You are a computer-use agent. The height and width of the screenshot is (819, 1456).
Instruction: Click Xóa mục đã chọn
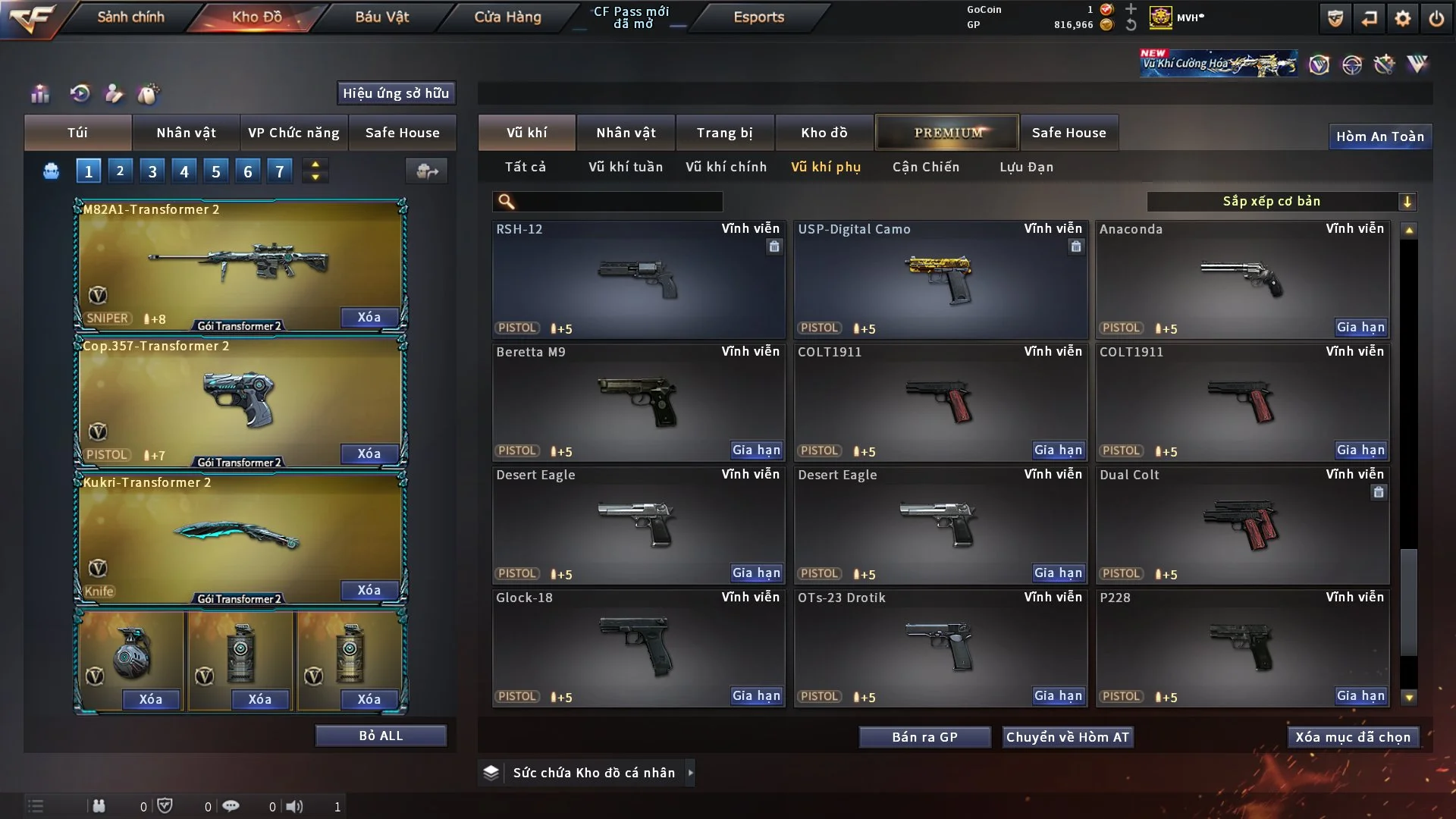1352,737
